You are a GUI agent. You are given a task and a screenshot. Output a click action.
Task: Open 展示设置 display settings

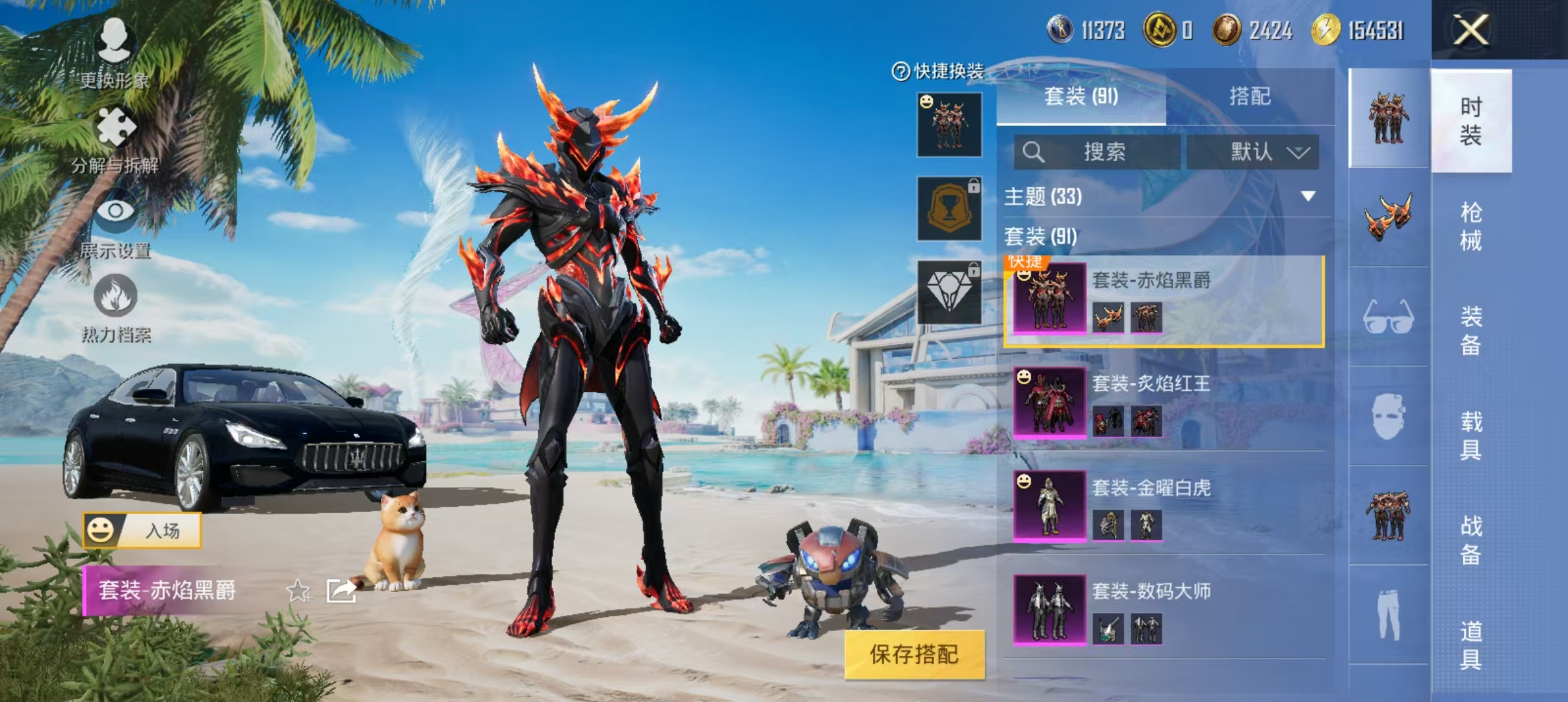[116, 231]
